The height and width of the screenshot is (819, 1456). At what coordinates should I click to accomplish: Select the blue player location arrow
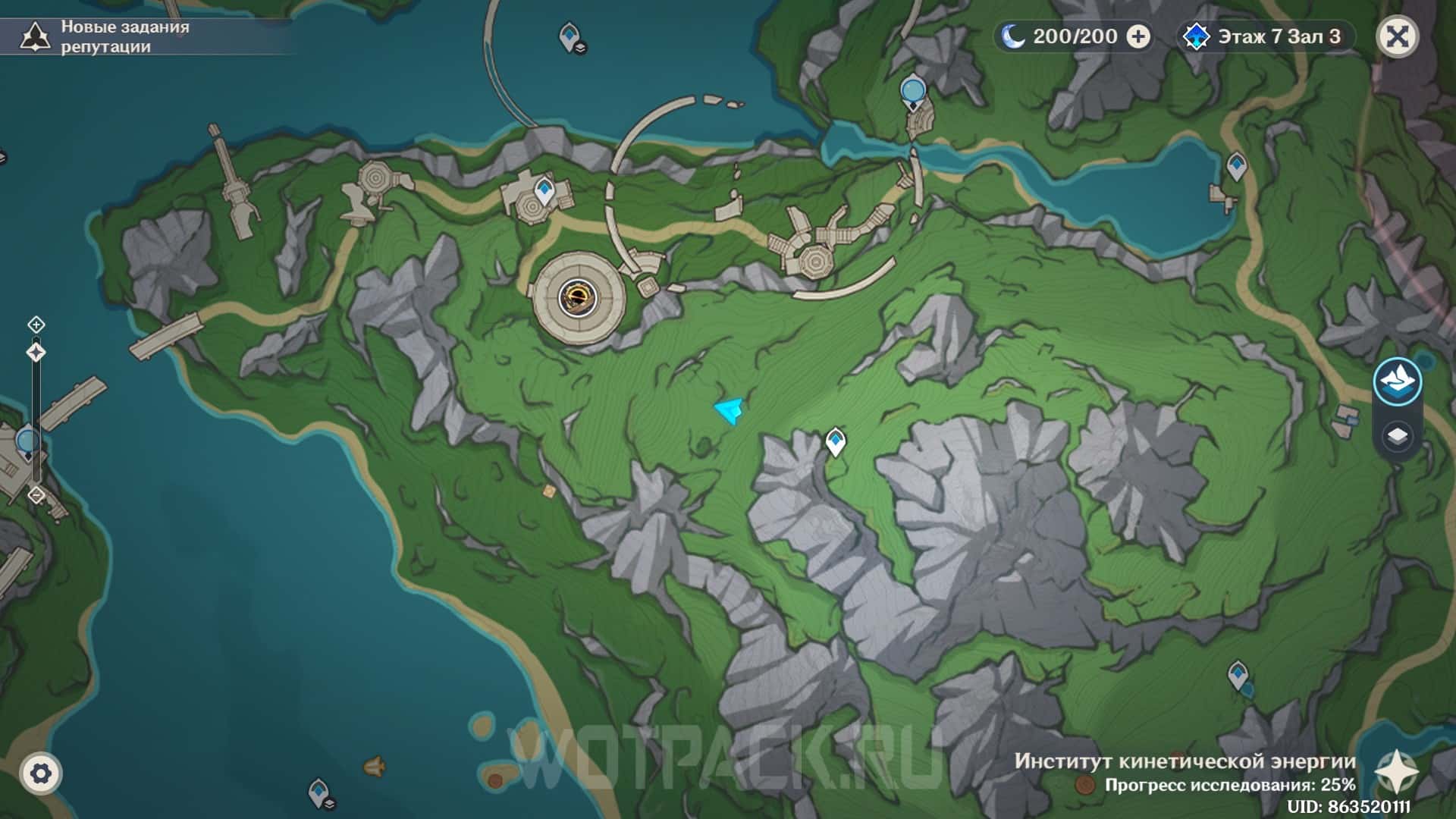click(730, 411)
